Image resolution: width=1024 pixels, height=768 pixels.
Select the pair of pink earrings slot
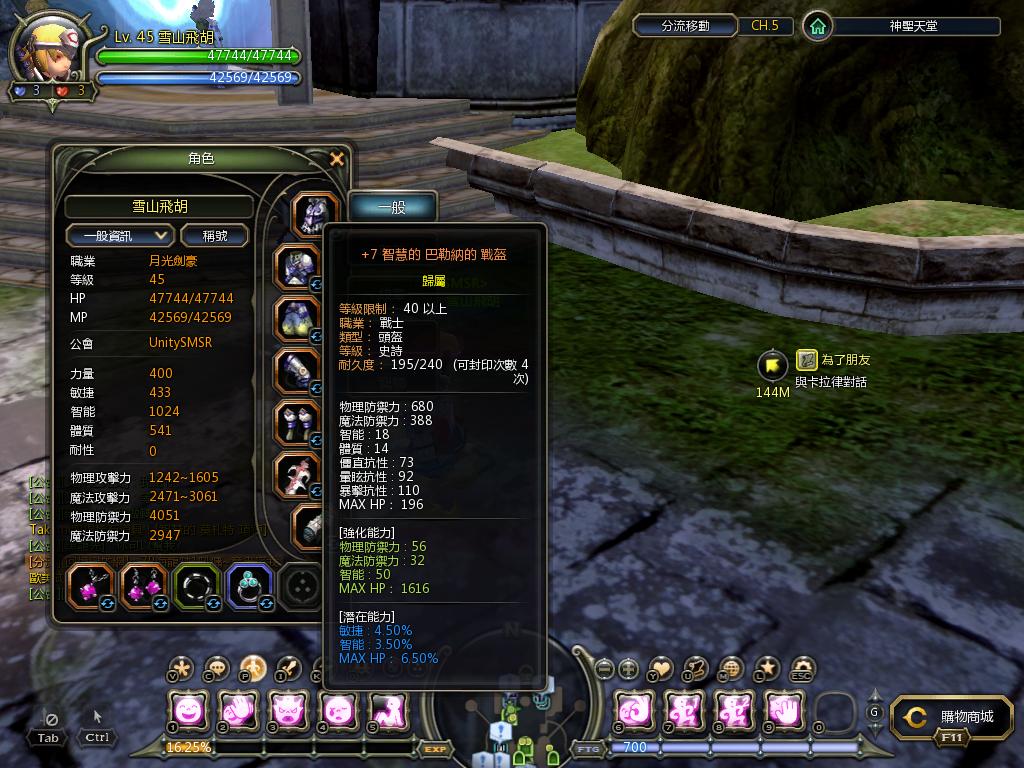pyautogui.click(x=143, y=587)
